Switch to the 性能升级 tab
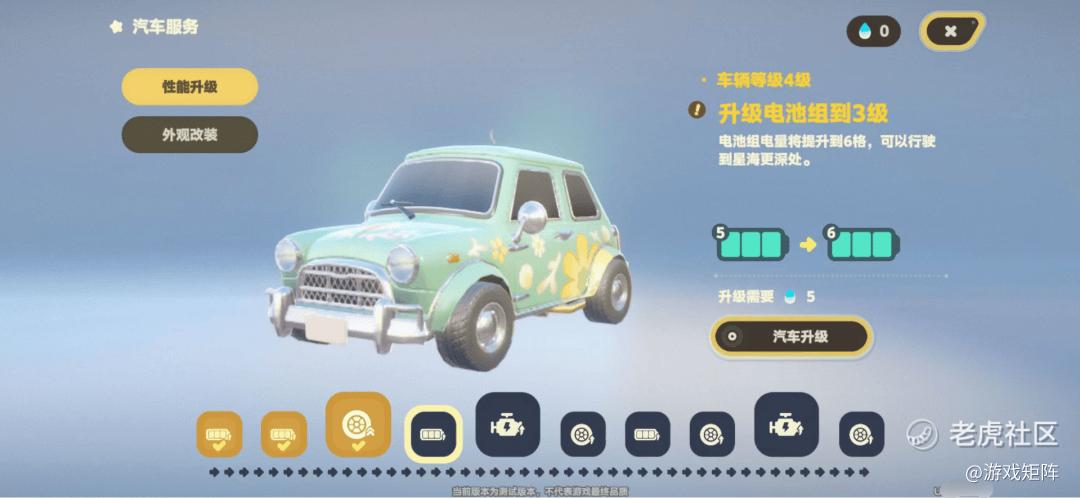1080x498 pixels. coord(190,87)
